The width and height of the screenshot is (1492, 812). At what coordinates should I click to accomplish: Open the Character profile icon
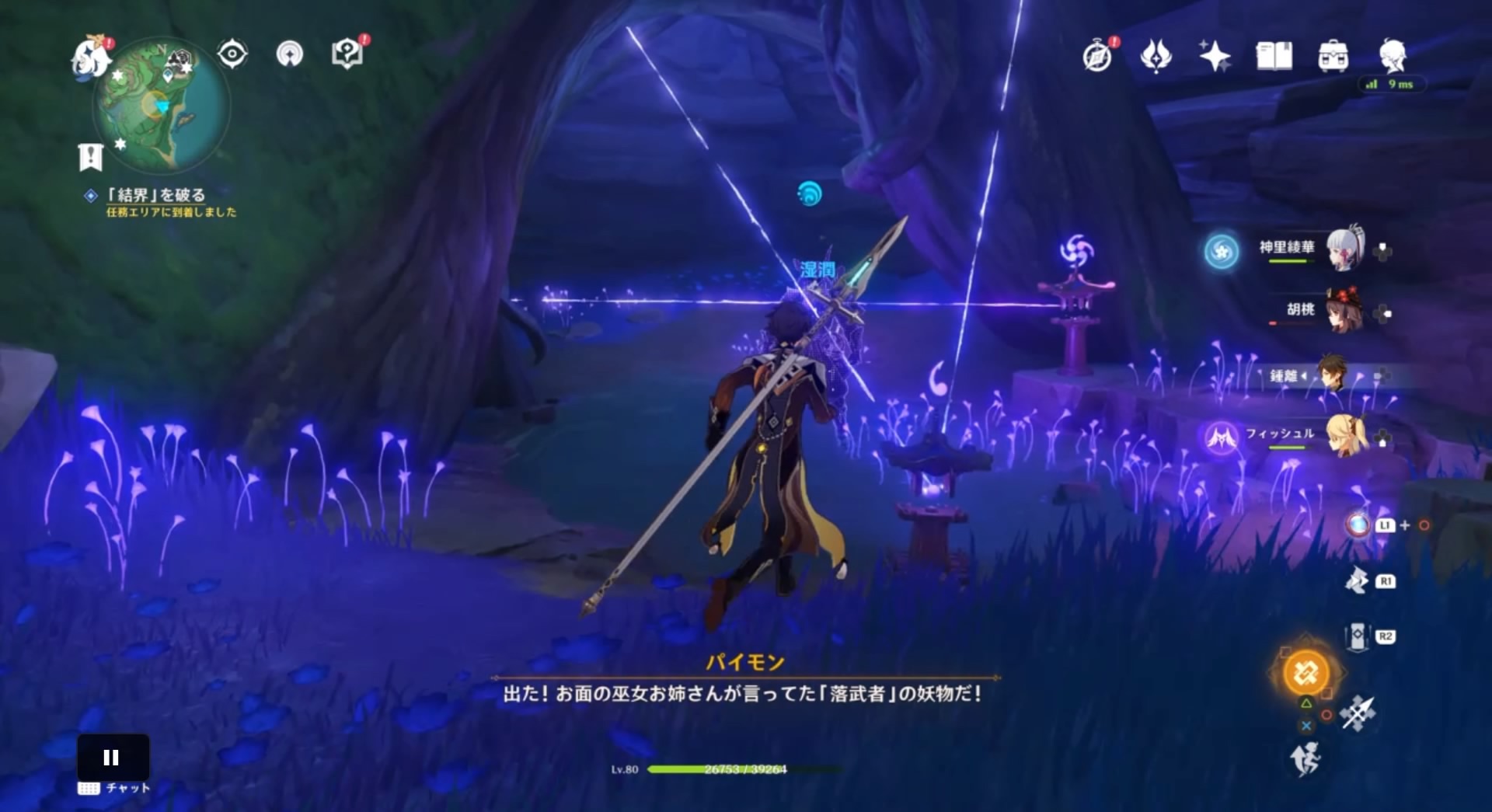(x=1395, y=54)
